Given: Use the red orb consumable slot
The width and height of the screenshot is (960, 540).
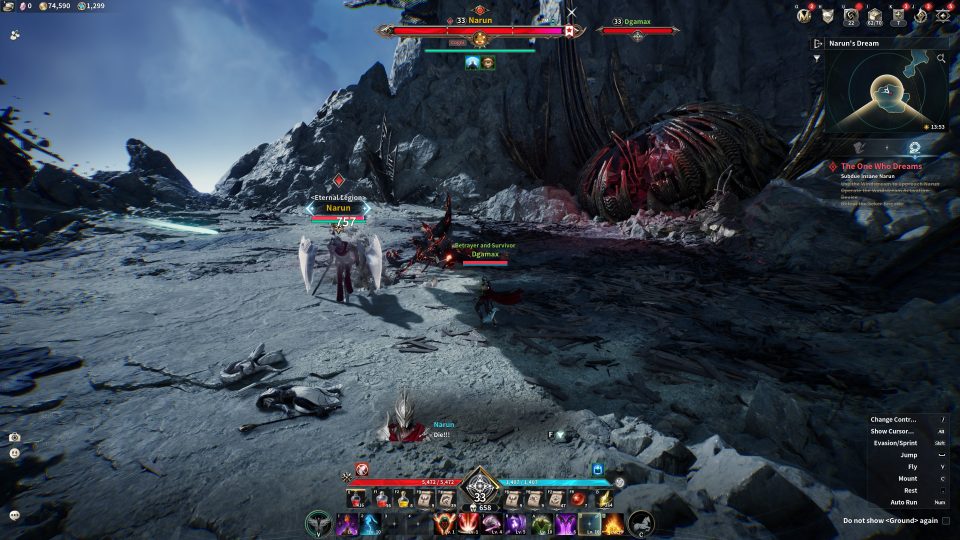Looking at the screenshot, I should (x=578, y=498).
